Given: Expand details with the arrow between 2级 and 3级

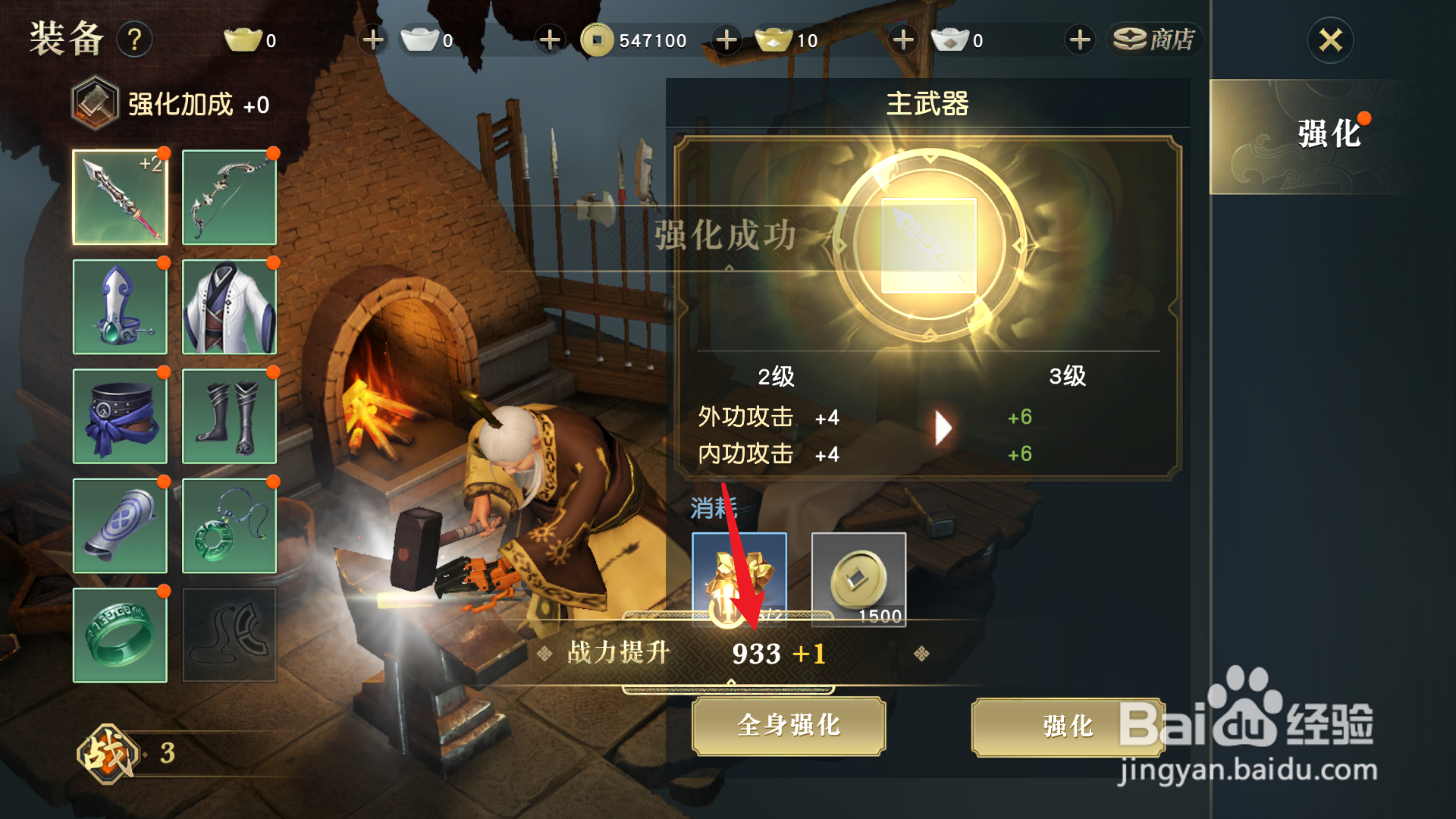Looking at the screenshot, I should pyautogui.click(x=944, y=427).
